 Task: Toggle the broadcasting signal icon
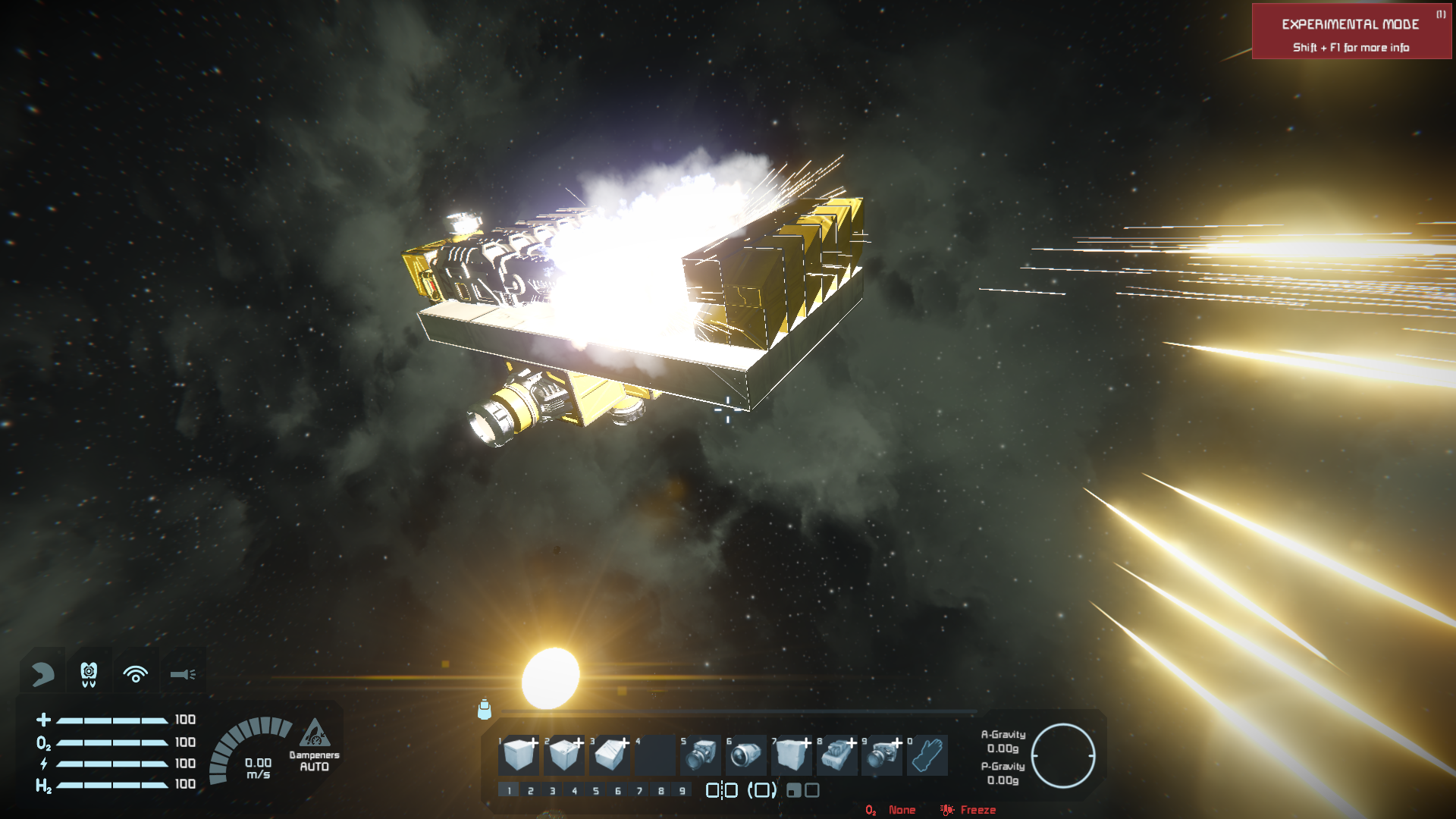[x=136, y=673]
